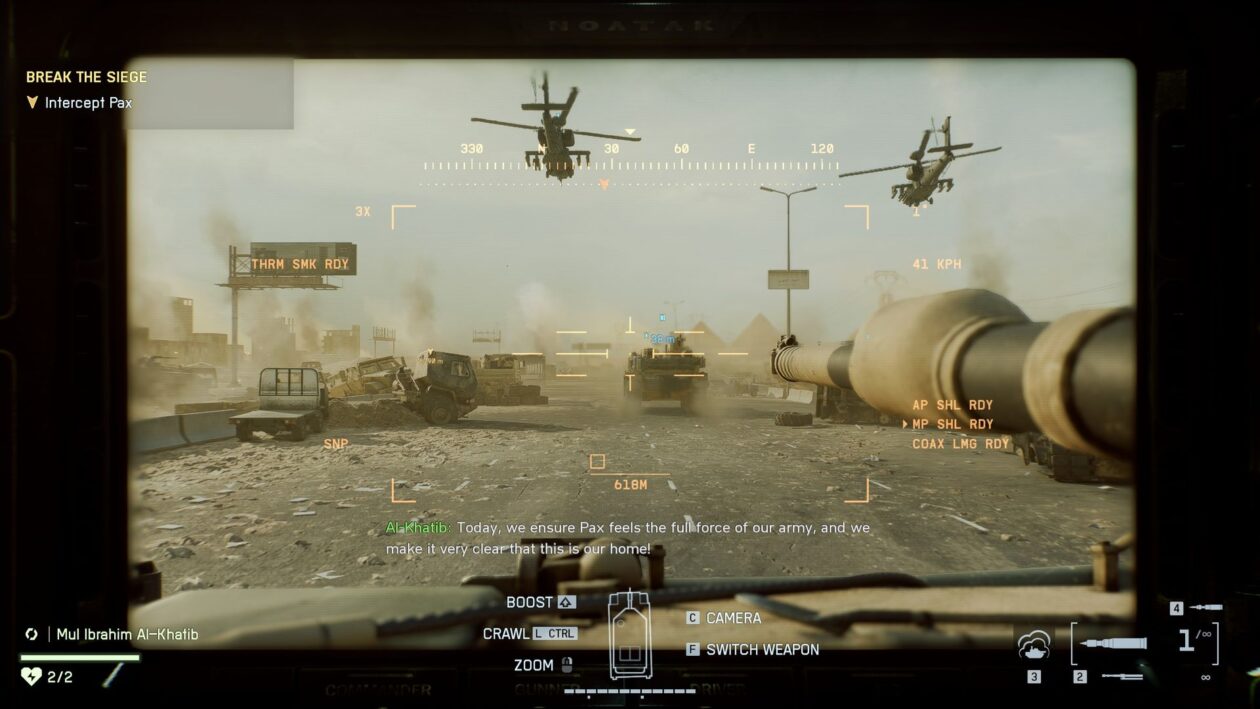Click the compass heading strip

630,165
